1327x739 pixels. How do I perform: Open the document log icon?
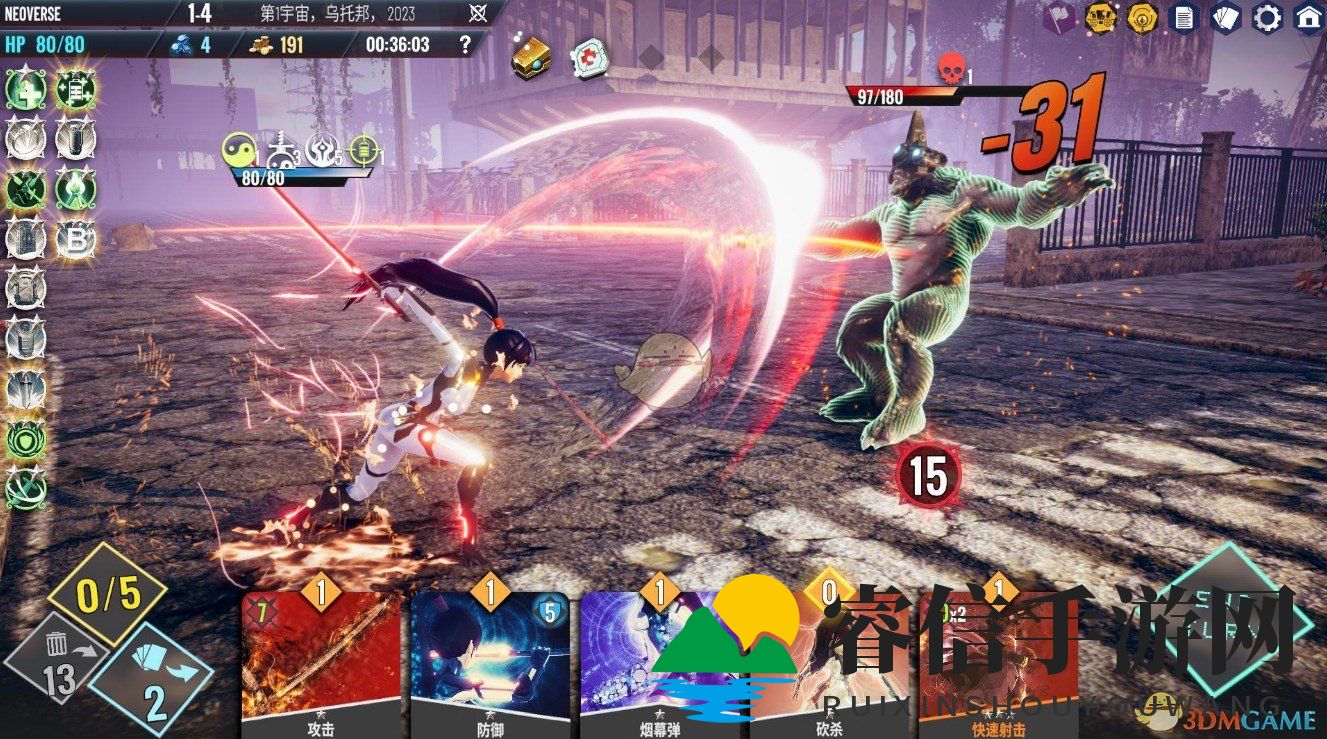(1184, 17)
